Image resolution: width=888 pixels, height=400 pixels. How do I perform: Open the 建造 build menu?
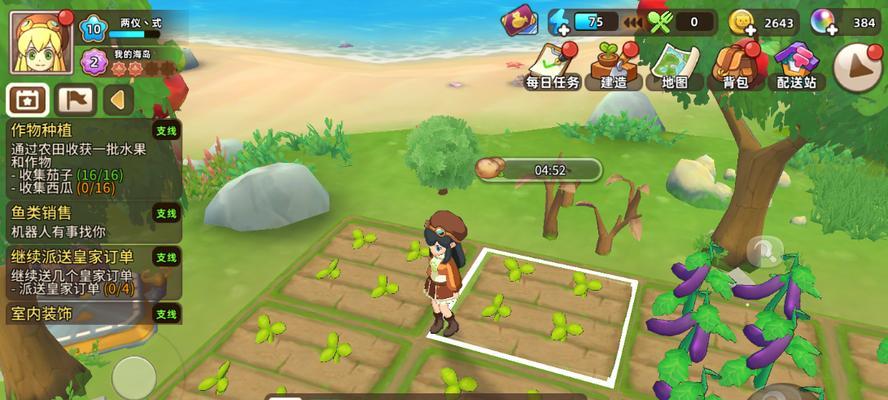pyautogui.click(x=613, y=65)
